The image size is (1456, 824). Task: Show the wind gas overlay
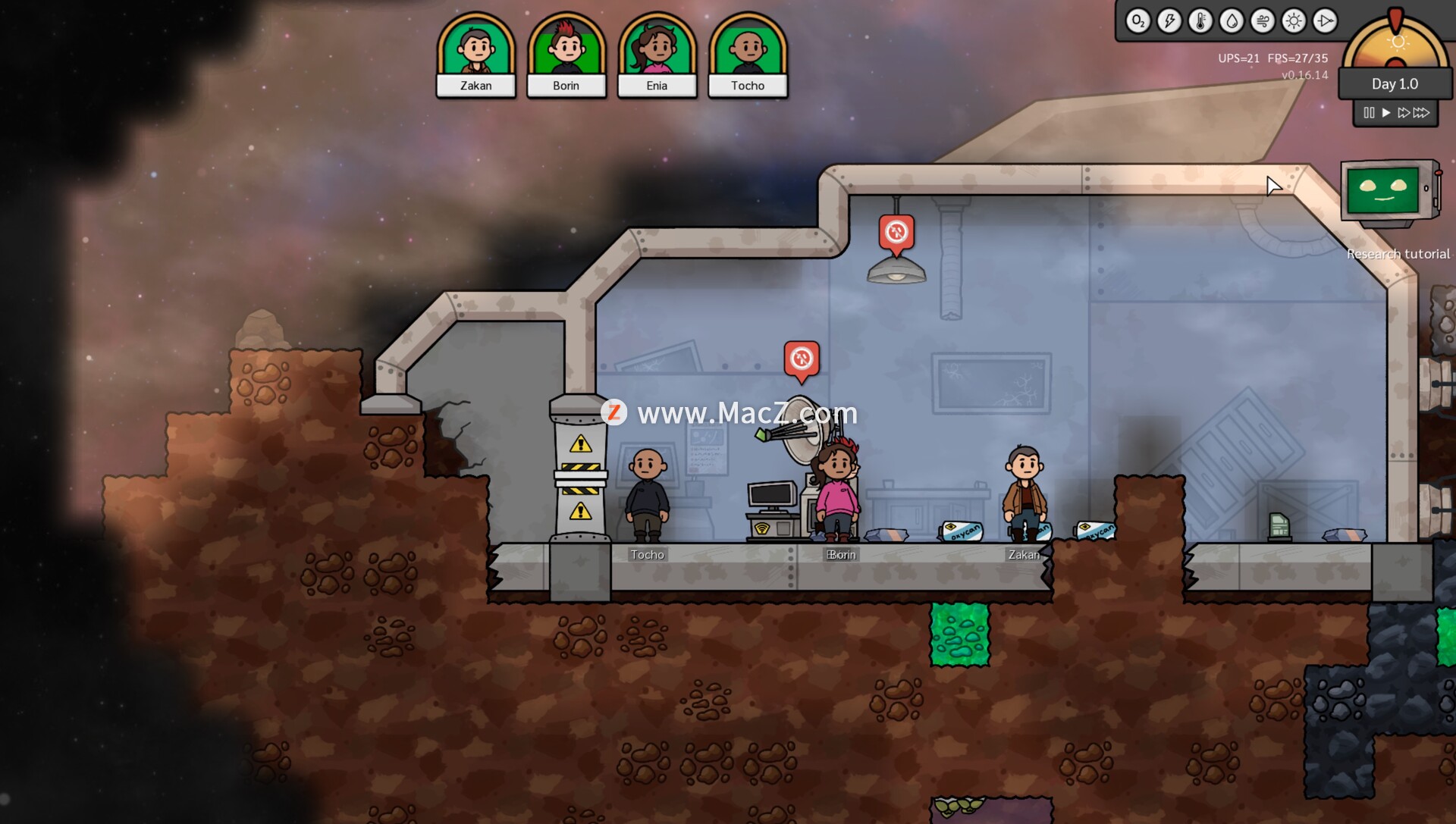pos(1263,21)
